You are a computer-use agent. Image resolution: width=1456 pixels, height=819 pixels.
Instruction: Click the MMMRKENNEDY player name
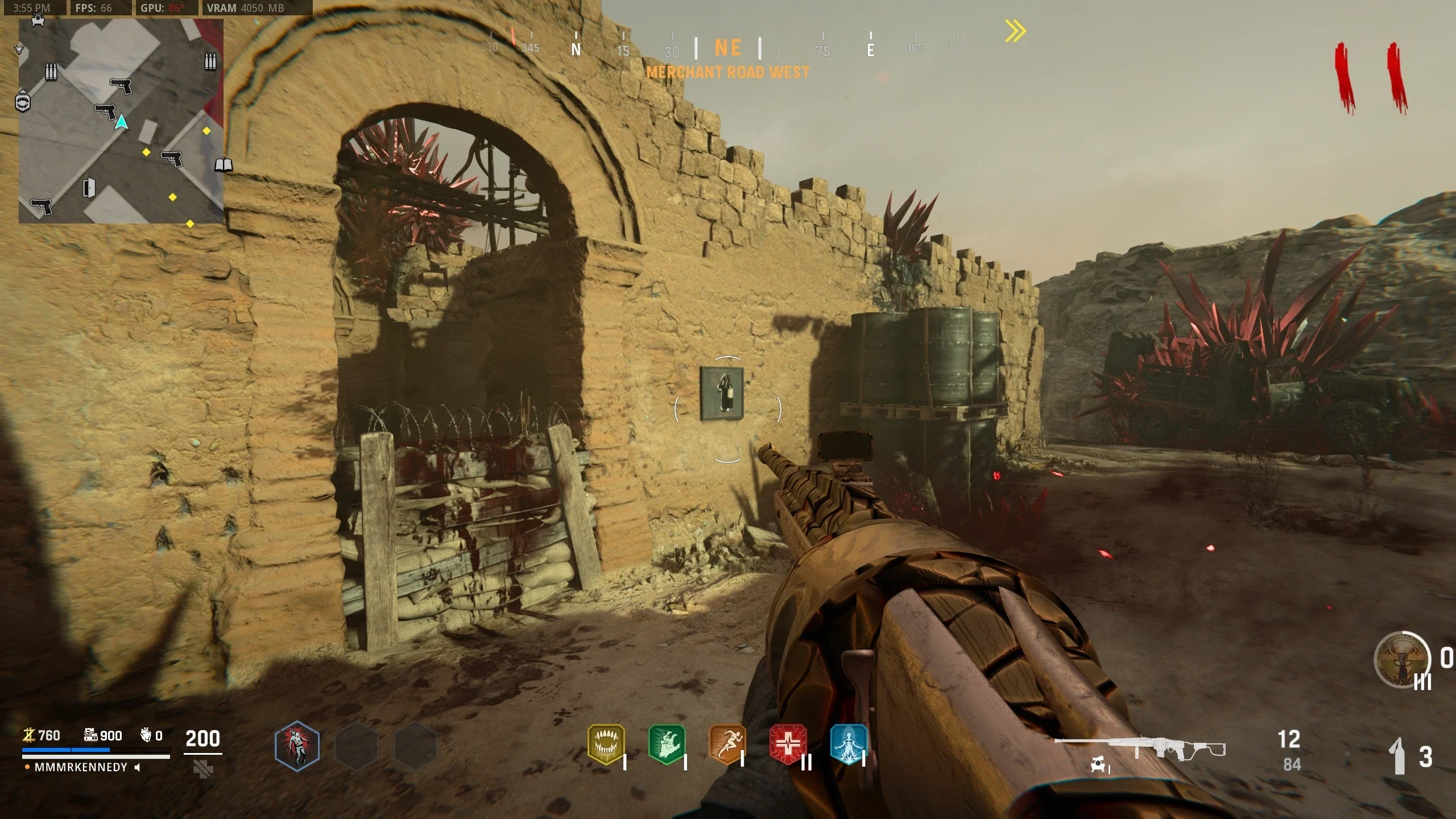coord(81,767)
